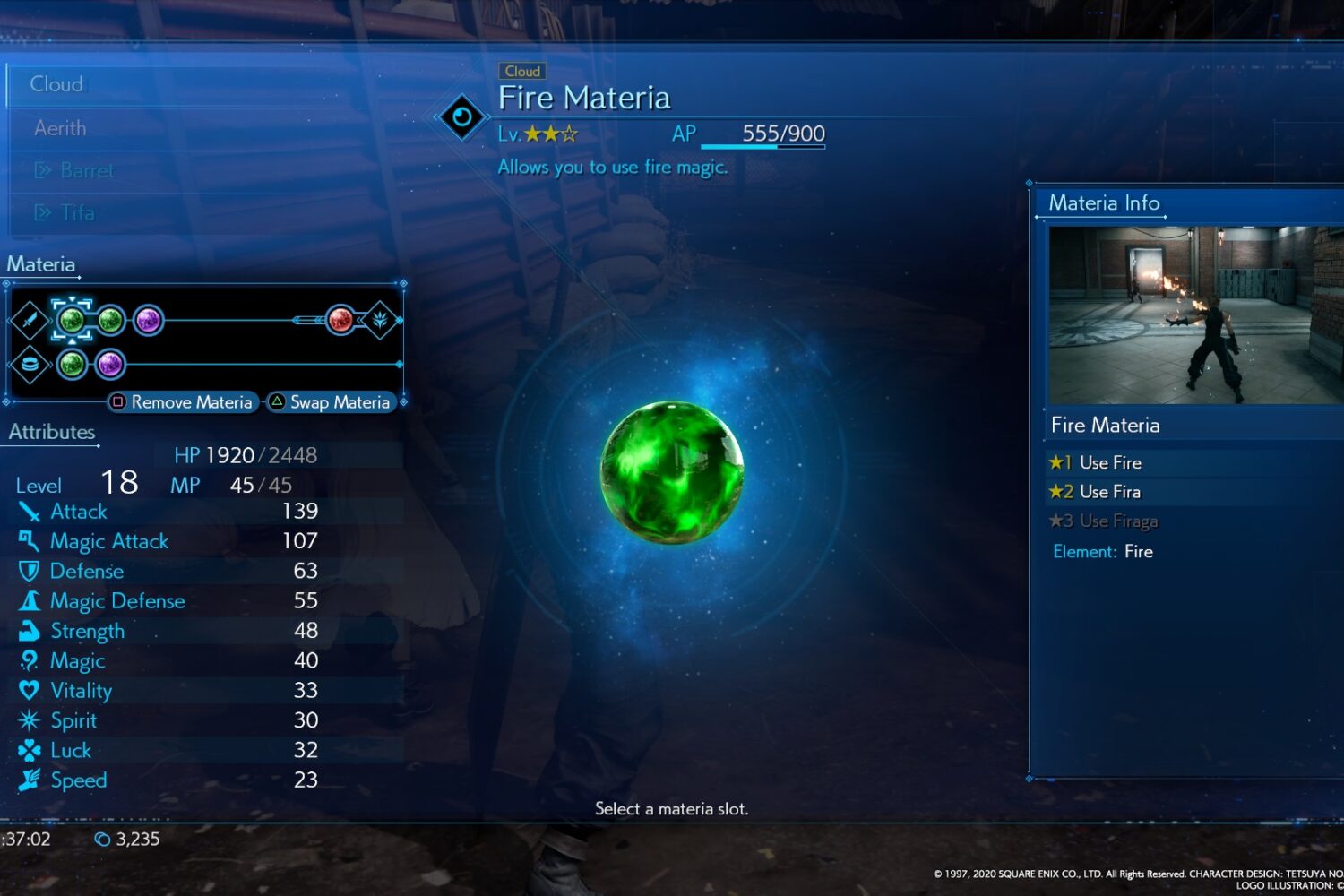Click the Remove Materia button
Screen dimensions: 1344x896
[183, 402]
